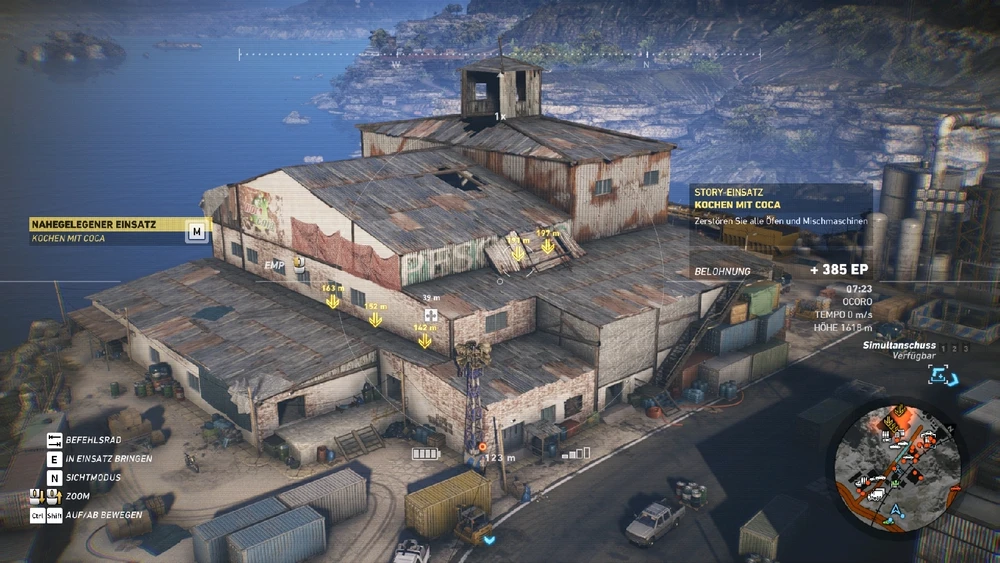Click the enemy marker labeled 197 m
Image resolution: width=1000 pixels, height=563 pixels.
(548, 249)
